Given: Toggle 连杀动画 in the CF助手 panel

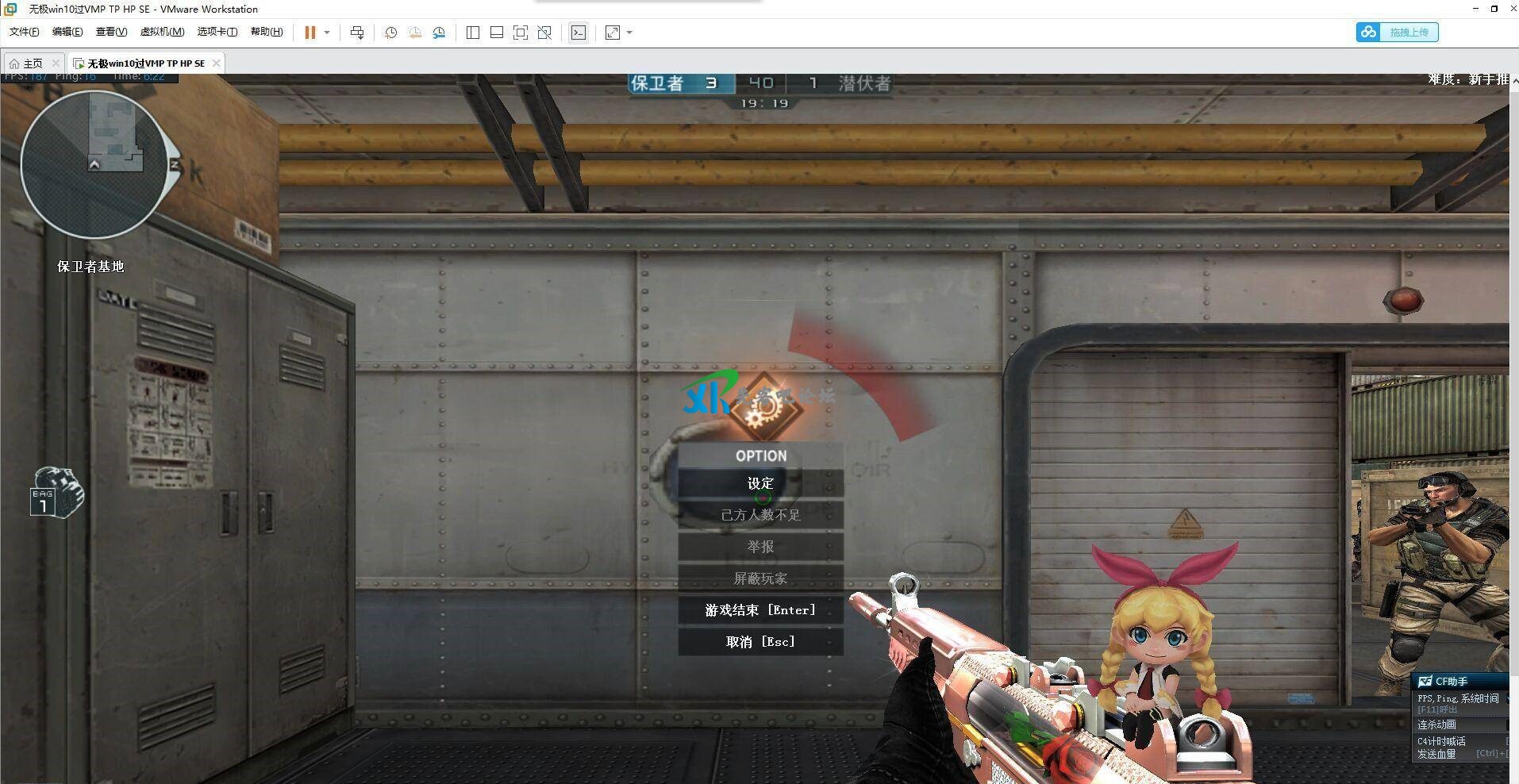Looking at the screenshot, I should (x=1436, y=724).
